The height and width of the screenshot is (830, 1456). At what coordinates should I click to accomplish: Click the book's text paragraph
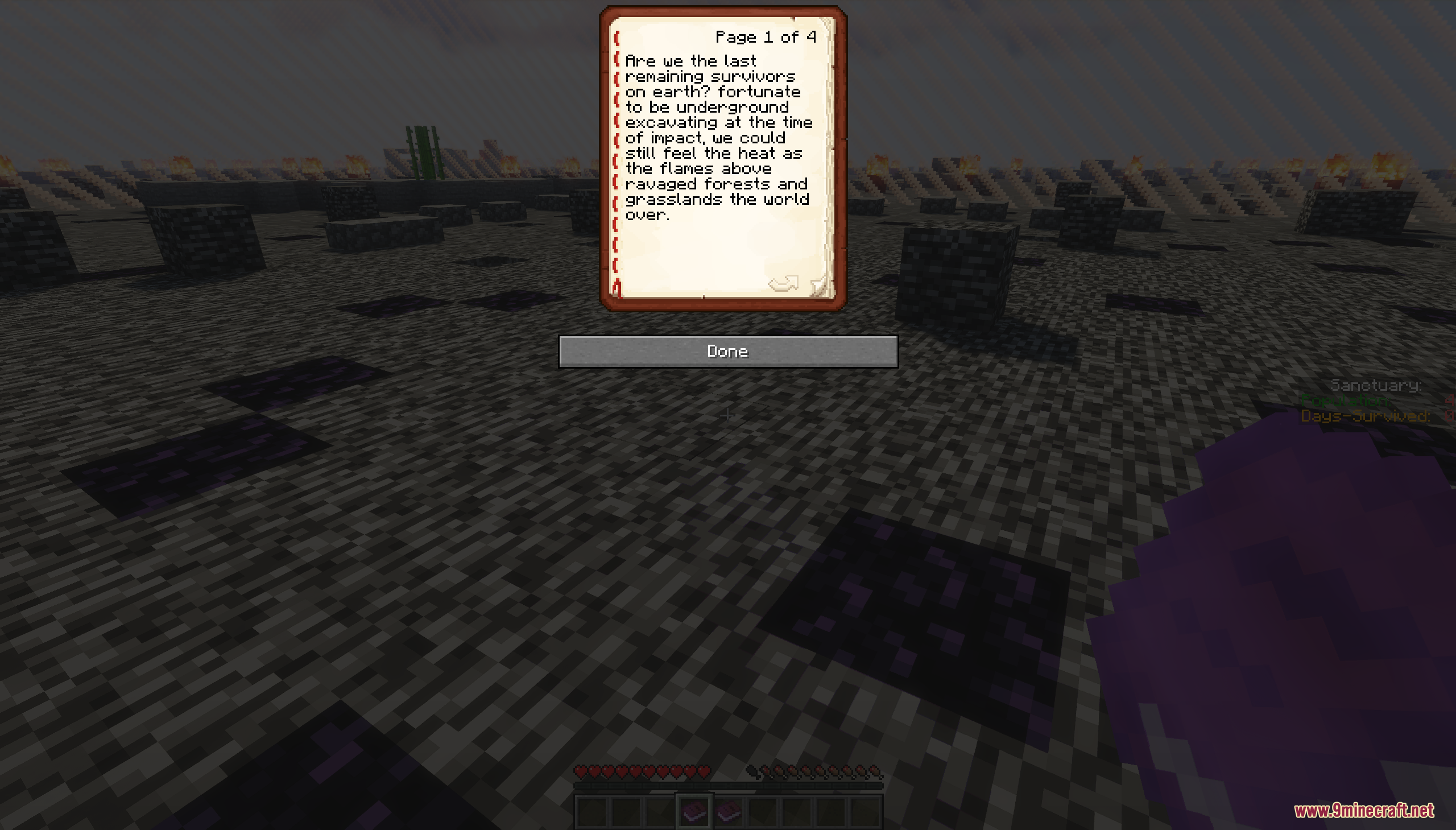coord(717,137)
